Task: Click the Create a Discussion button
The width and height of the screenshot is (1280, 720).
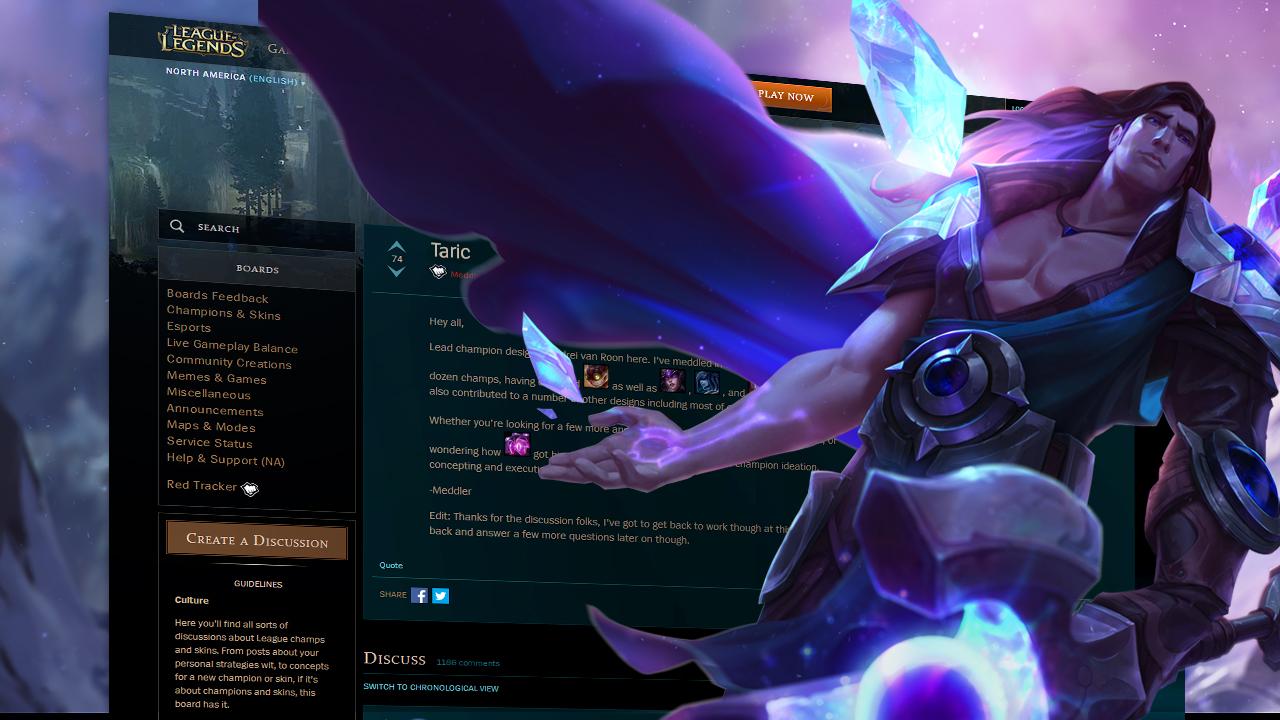Action: (256, 540)
